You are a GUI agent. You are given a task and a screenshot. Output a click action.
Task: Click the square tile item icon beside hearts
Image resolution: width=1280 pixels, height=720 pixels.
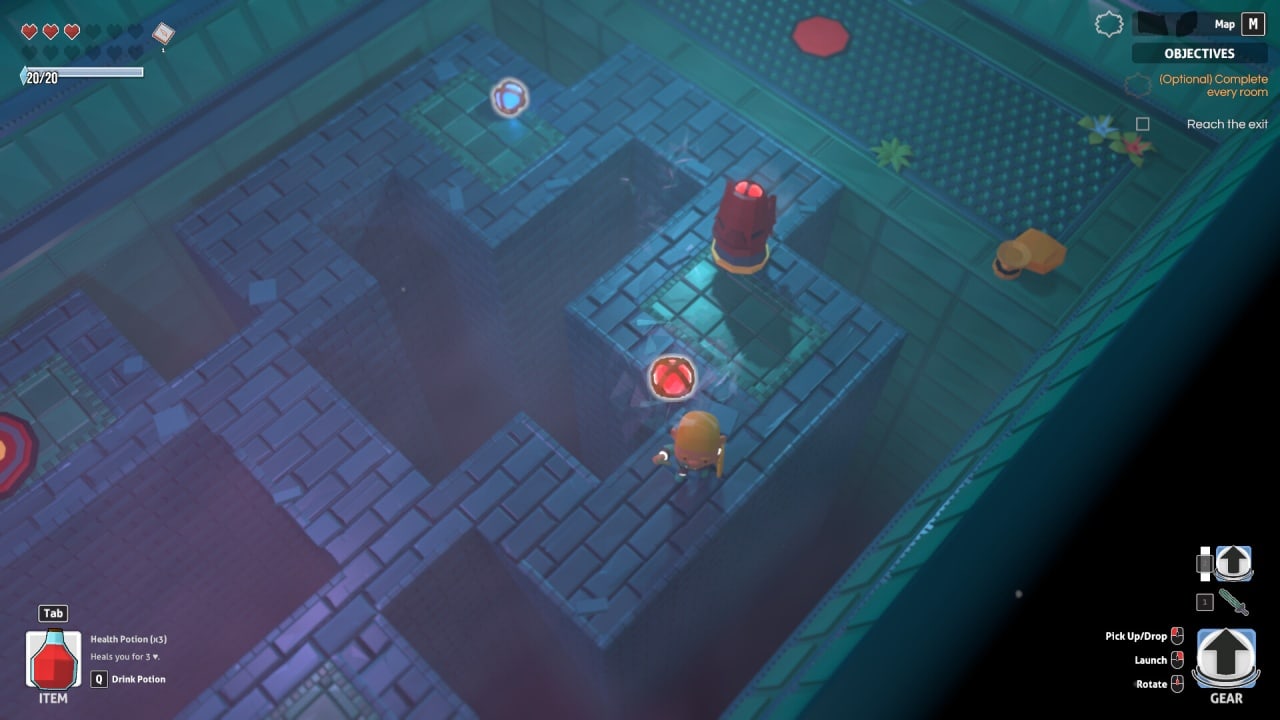(163, 33)
